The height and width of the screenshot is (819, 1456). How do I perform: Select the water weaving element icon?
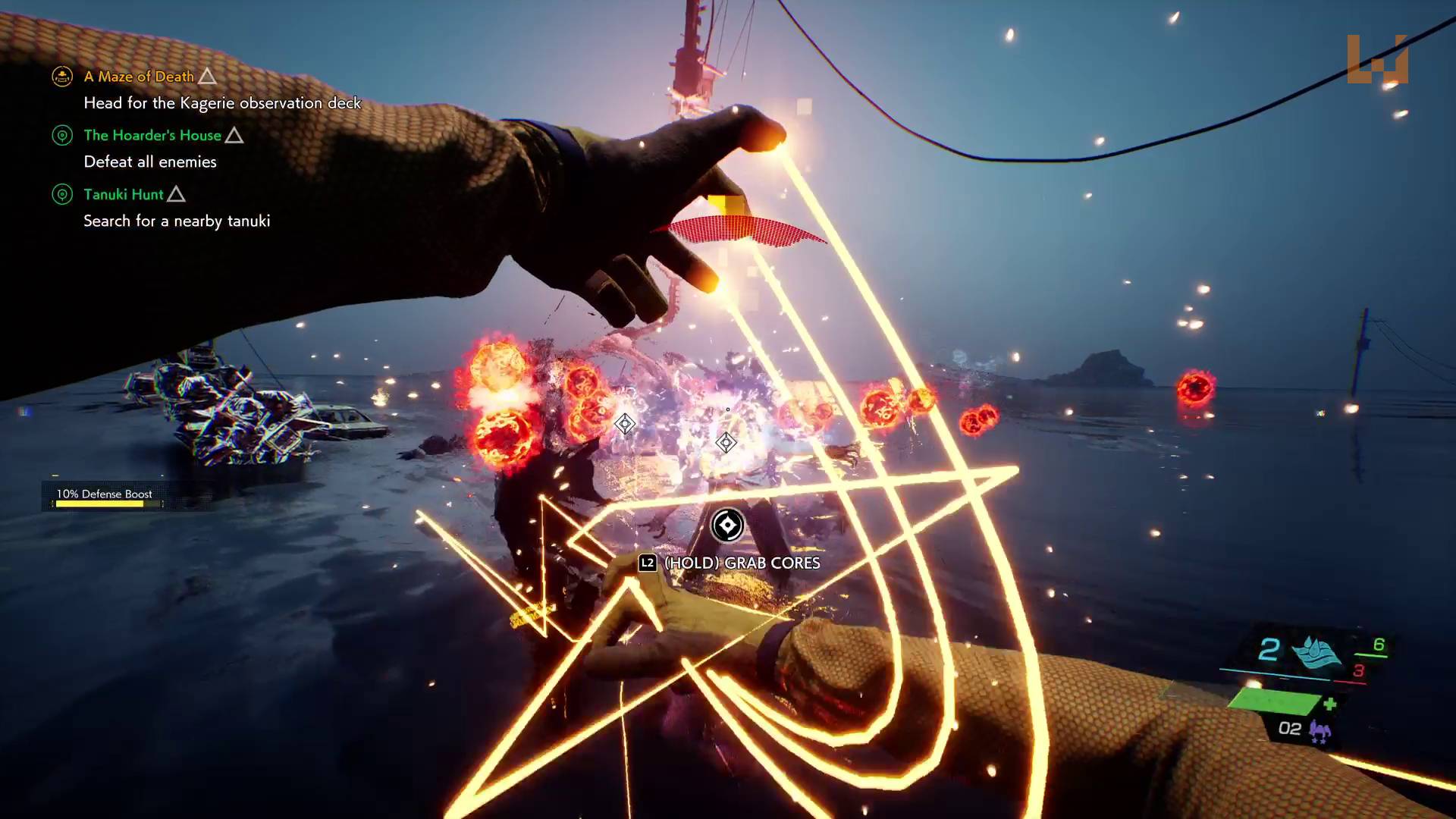[x=1316, y=651]
